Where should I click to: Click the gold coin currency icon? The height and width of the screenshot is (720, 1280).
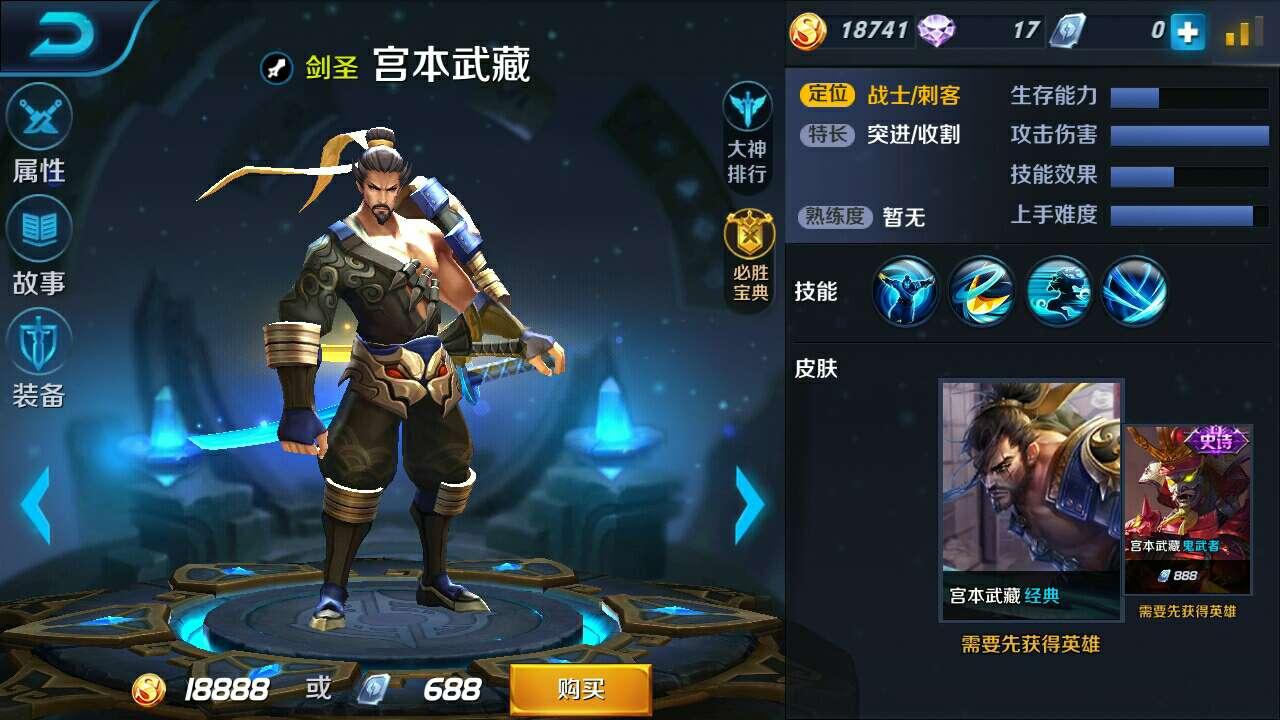tap(806, 28)
